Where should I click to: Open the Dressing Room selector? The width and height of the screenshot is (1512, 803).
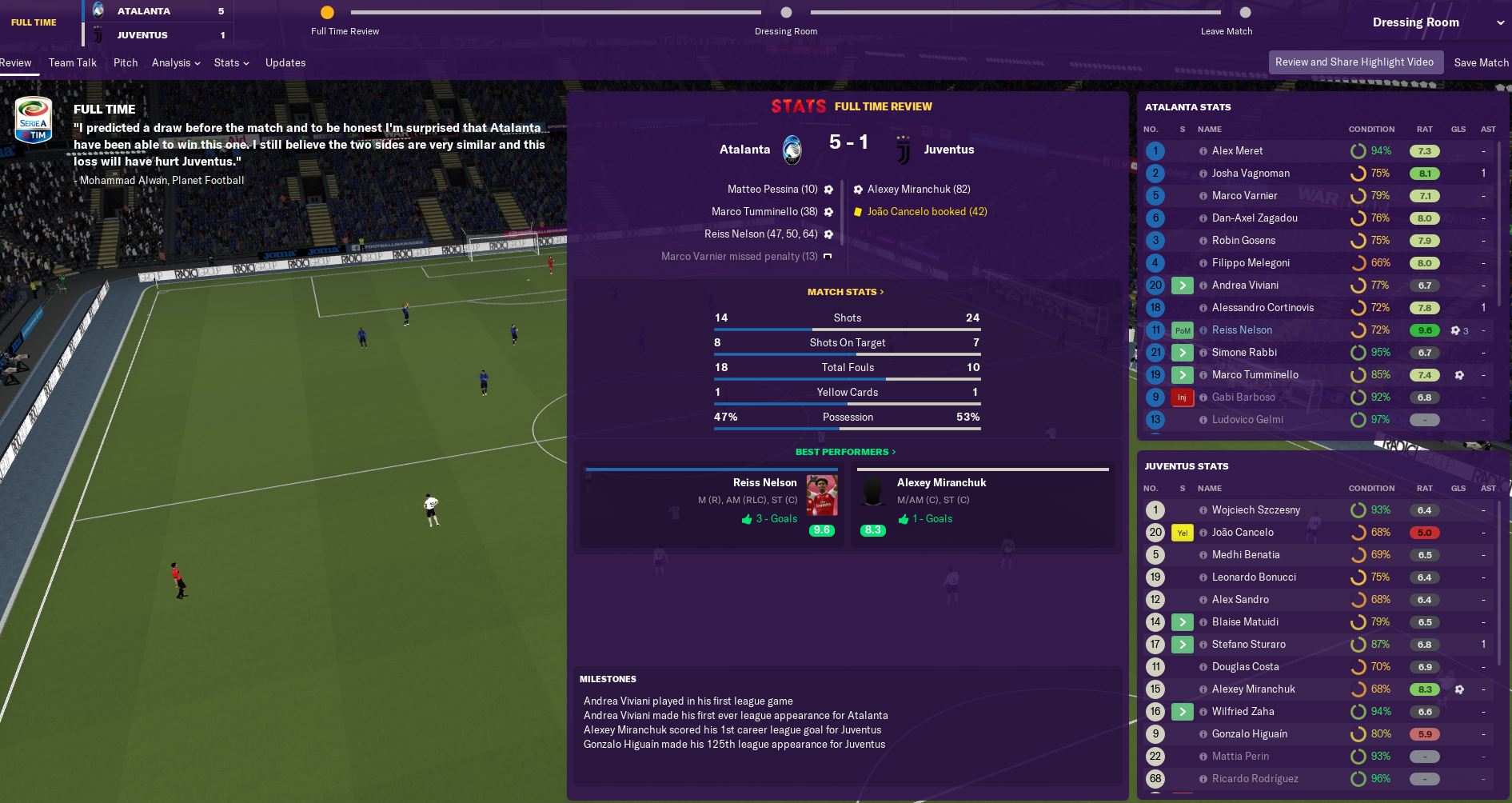coord(1415,22)
